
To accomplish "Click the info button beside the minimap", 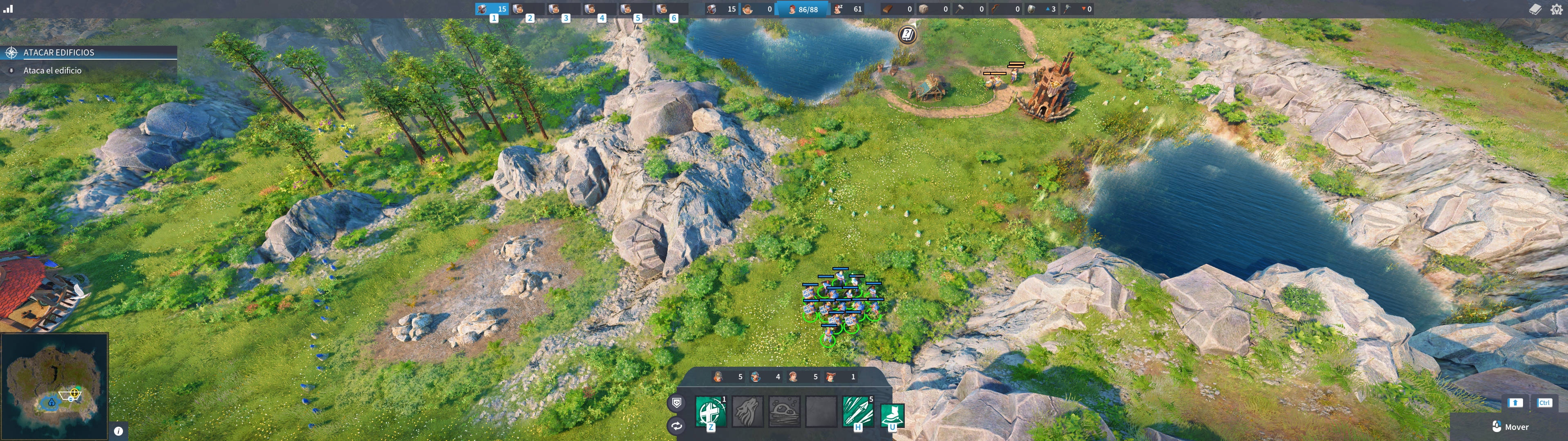I will pyautogui.click(x=119, y=431).
